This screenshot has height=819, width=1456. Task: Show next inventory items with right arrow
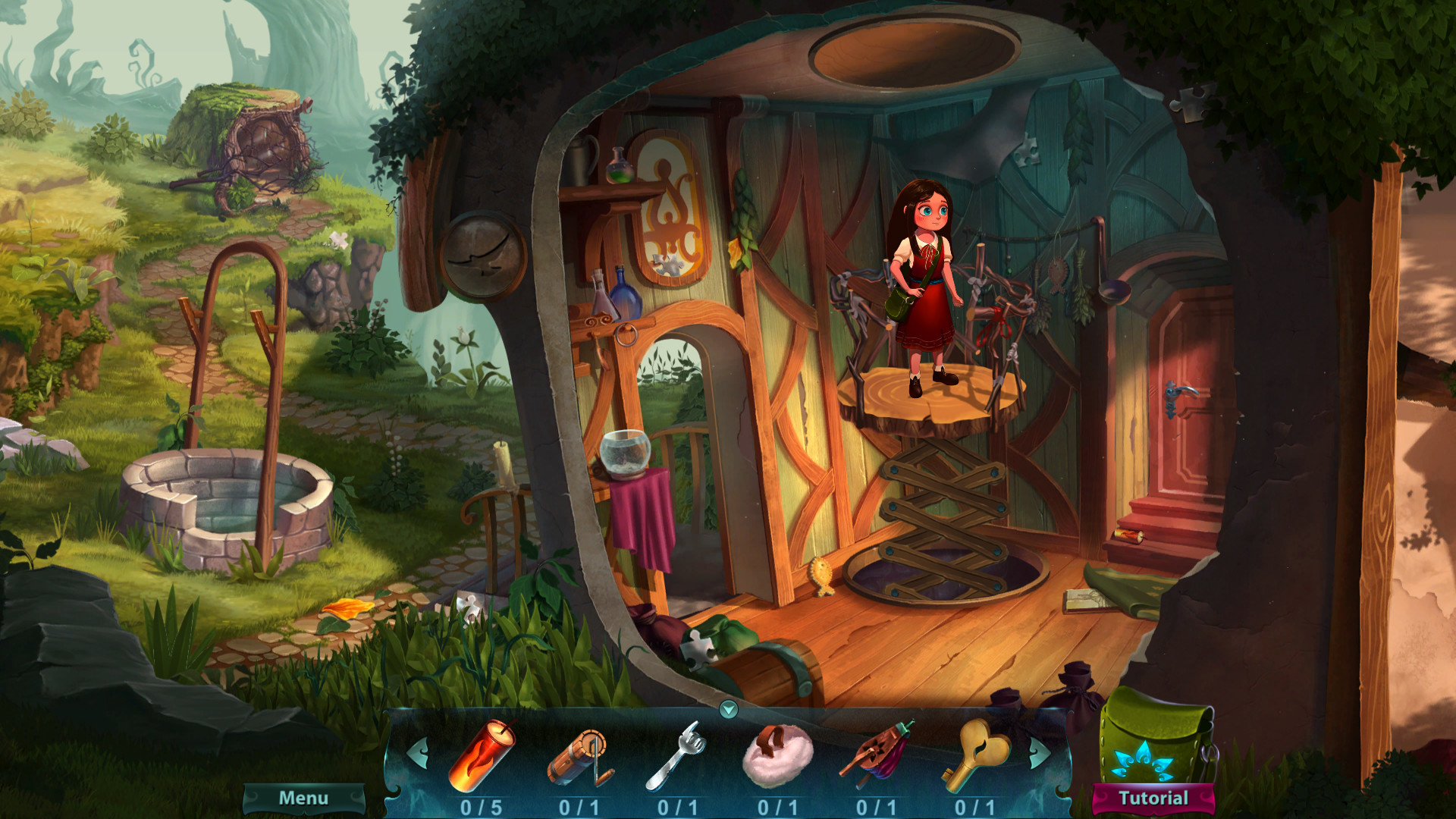click(x=1040, y=753)
